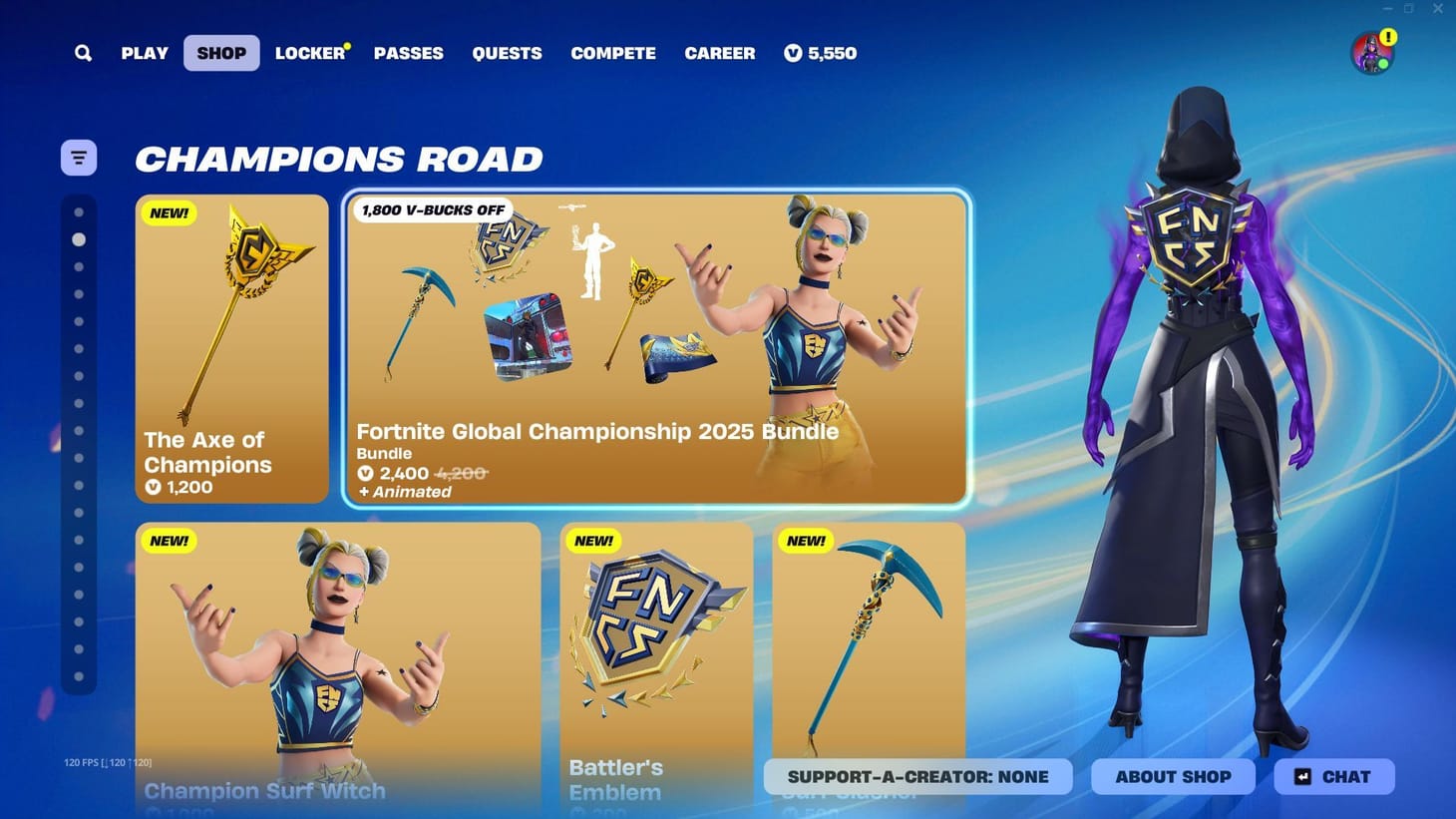Image resolution: width=1456 pixels, height=819 pixels.
Task: Click the ABOUT SHOP button
Action: [1173, 776]
